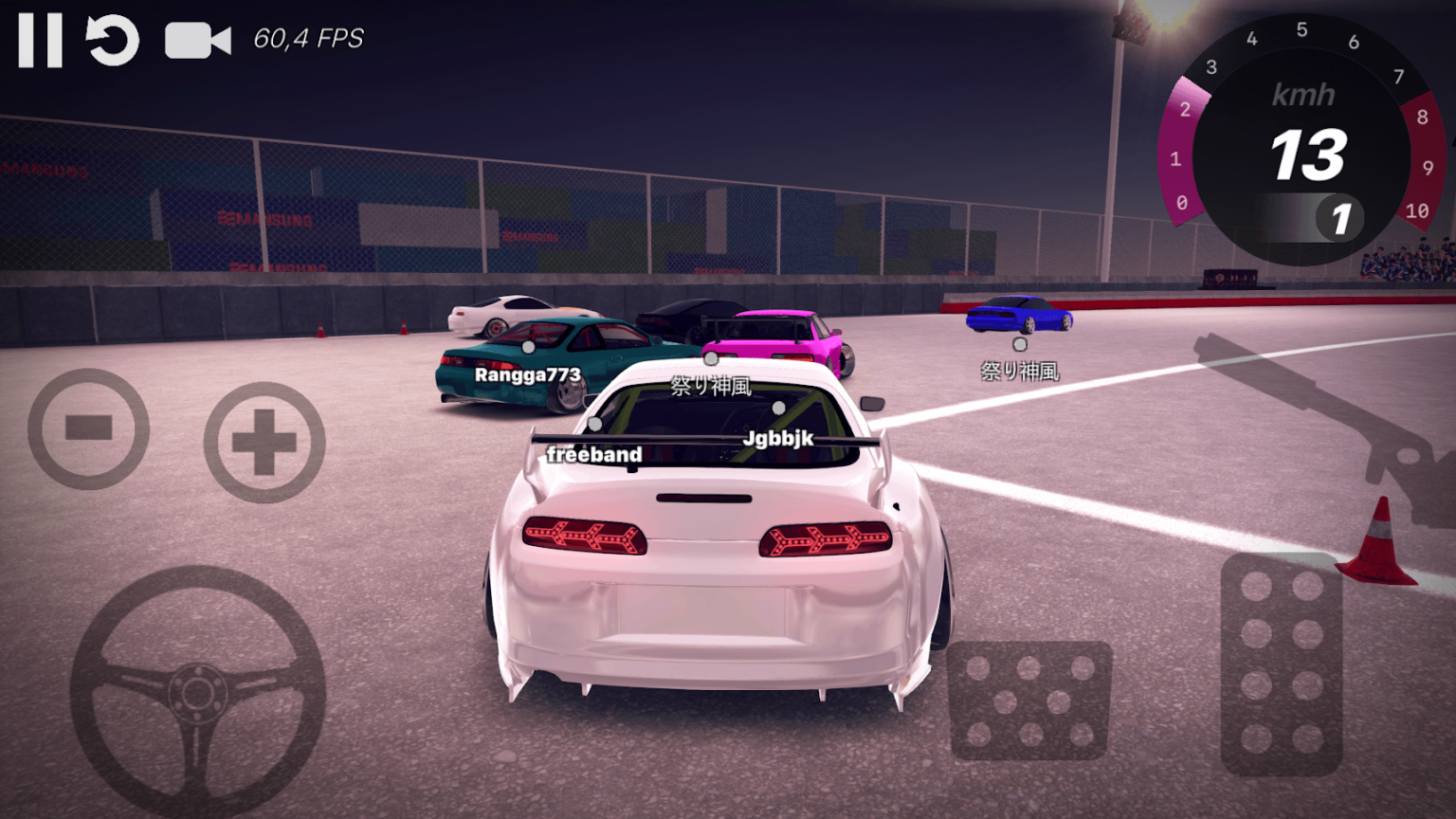Tap the reset arrow button
1456x819 pixels.
tap(111, 39)
